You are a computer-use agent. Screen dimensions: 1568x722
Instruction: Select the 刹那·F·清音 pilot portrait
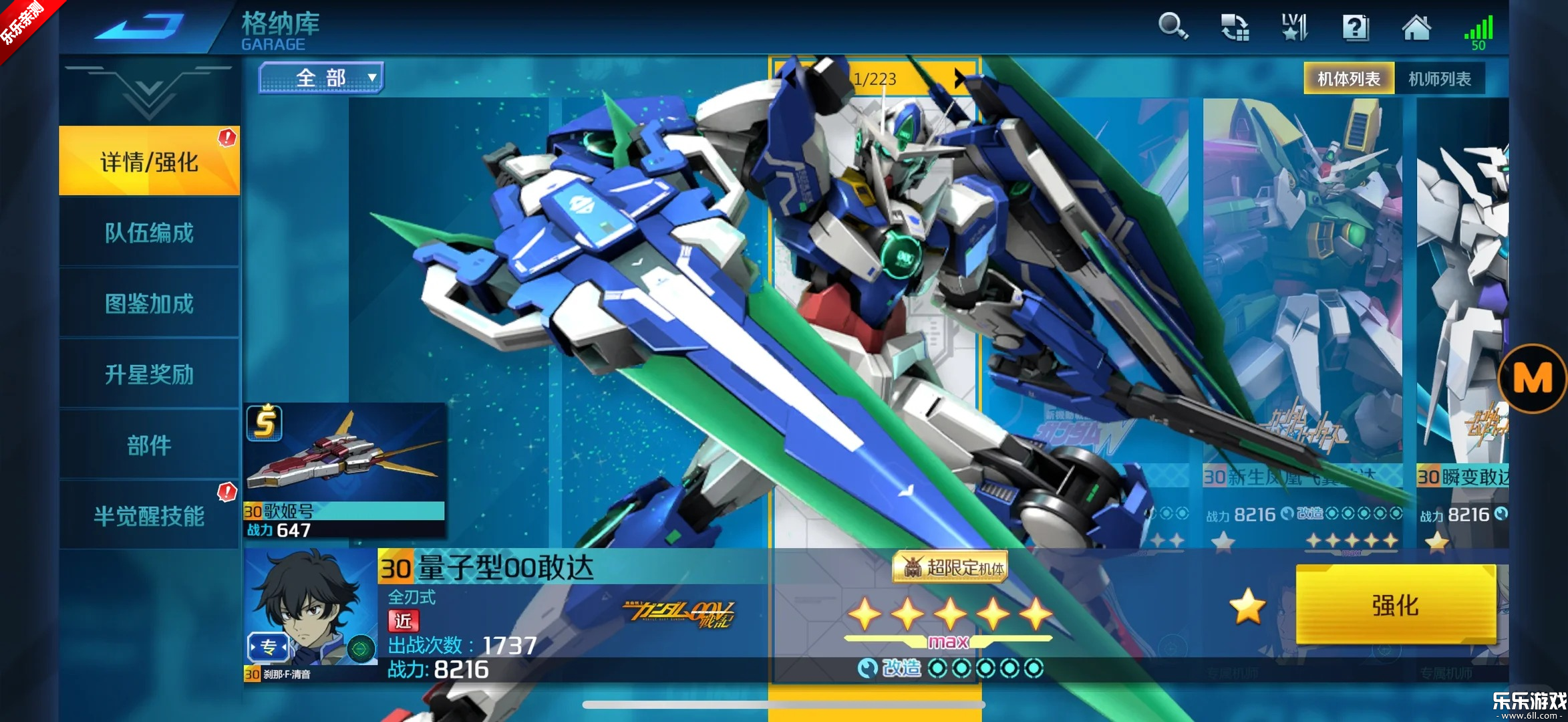click(x=311, y=607)
